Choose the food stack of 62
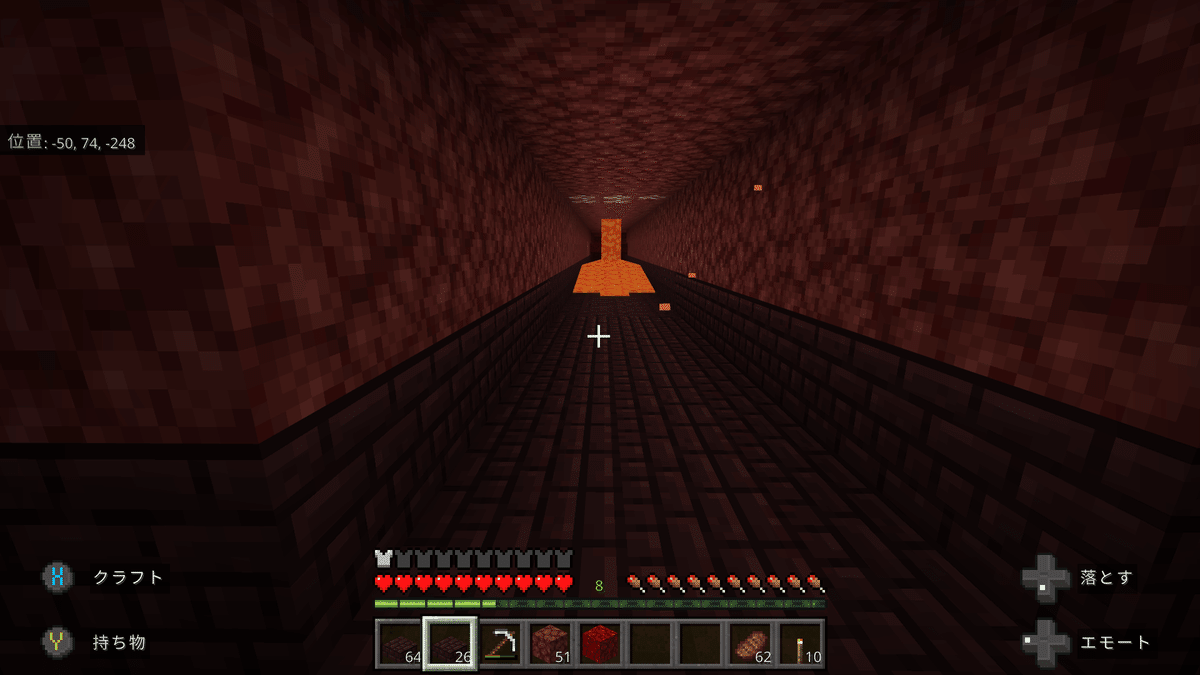Image resolution: width=1200 pixels, height=675 pixels. (x=750, y=643)
